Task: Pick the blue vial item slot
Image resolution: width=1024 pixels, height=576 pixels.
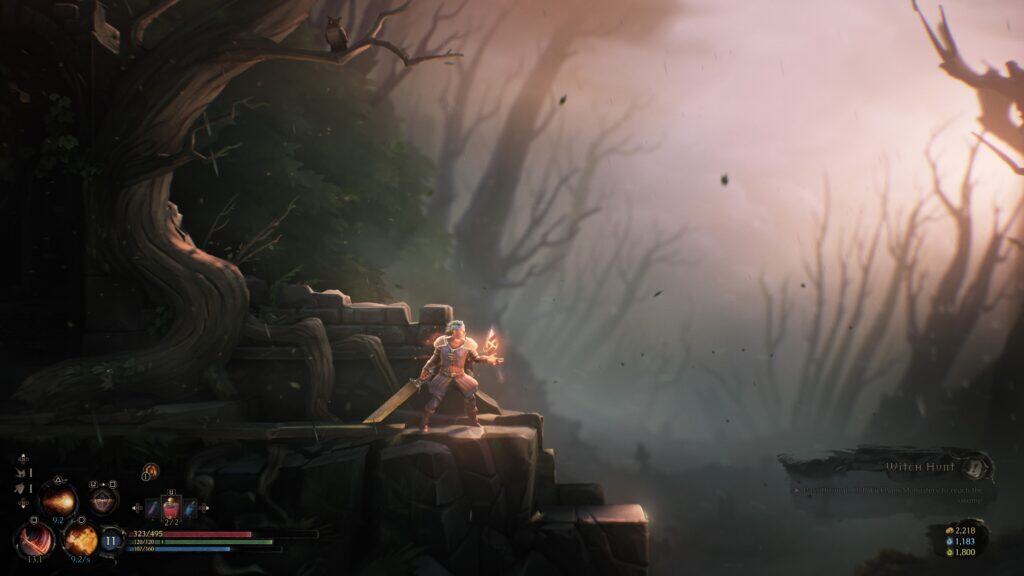Action: 190,509
